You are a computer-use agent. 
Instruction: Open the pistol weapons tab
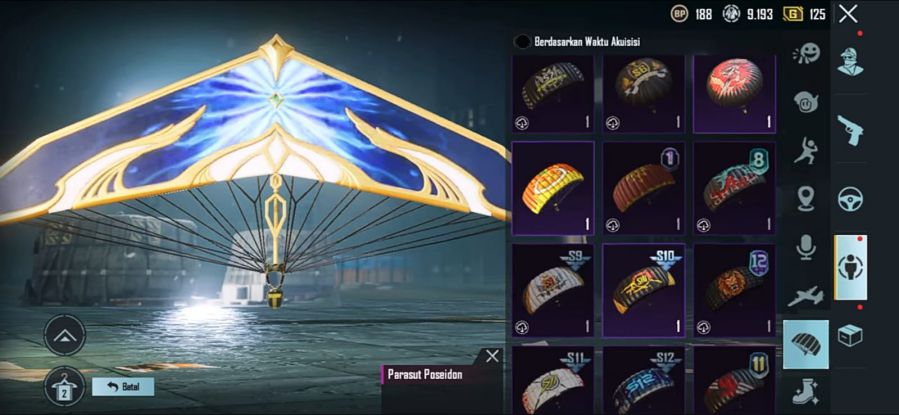click(x=850, y=129)
